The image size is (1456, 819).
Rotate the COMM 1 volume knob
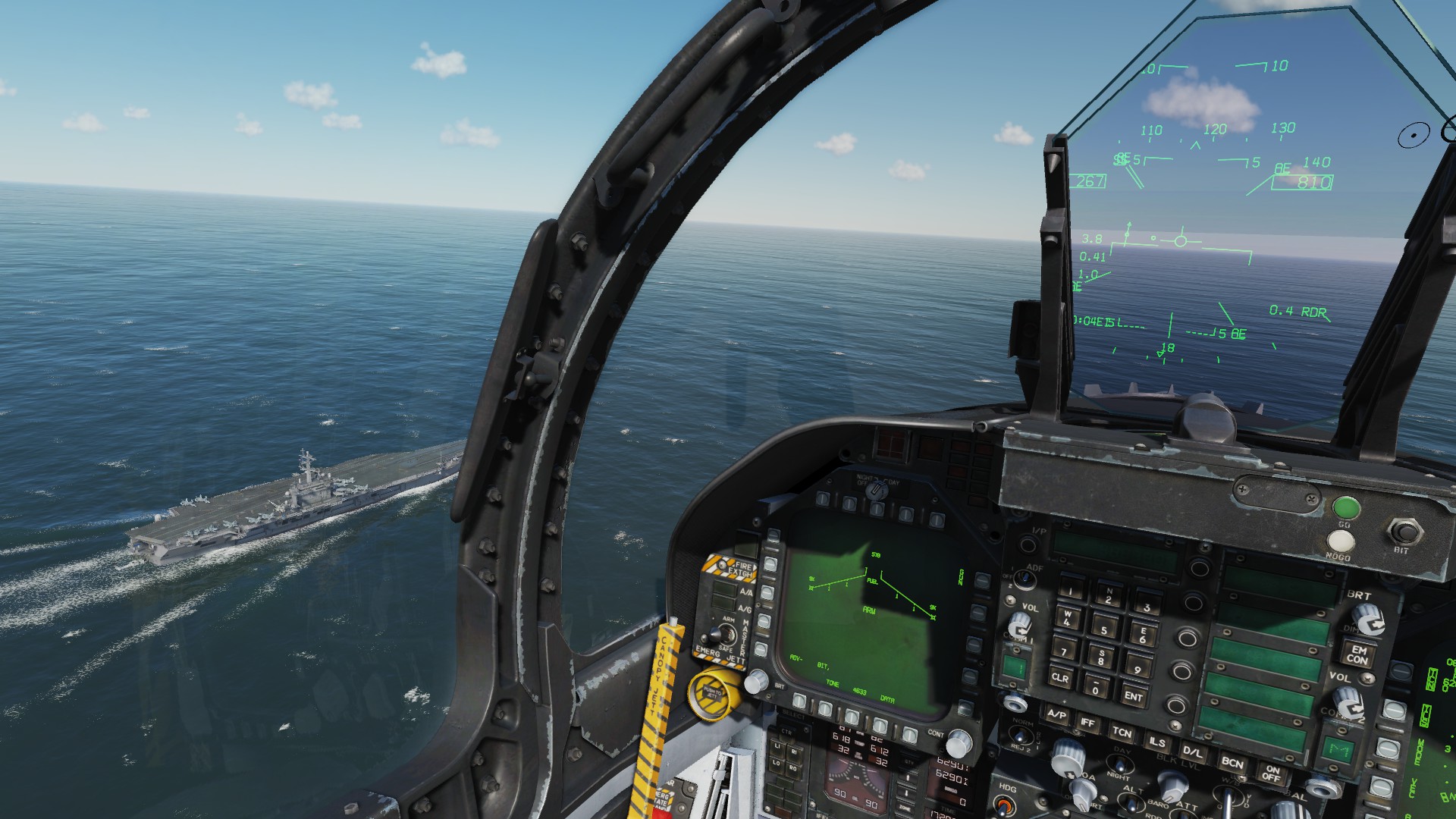pyautogui.click(x=1019, y=623)
